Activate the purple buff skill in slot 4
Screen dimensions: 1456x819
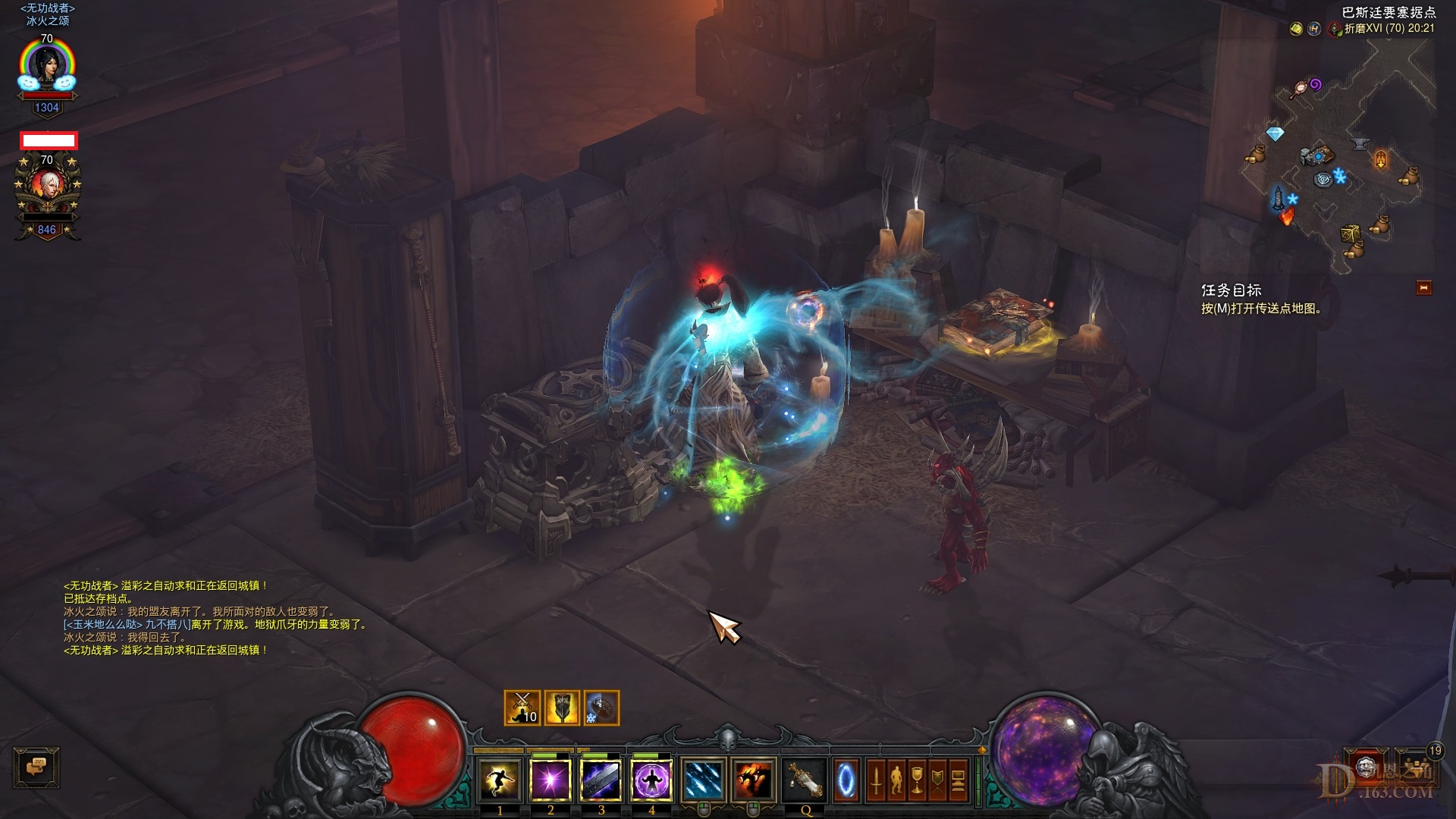click(652, 782)
